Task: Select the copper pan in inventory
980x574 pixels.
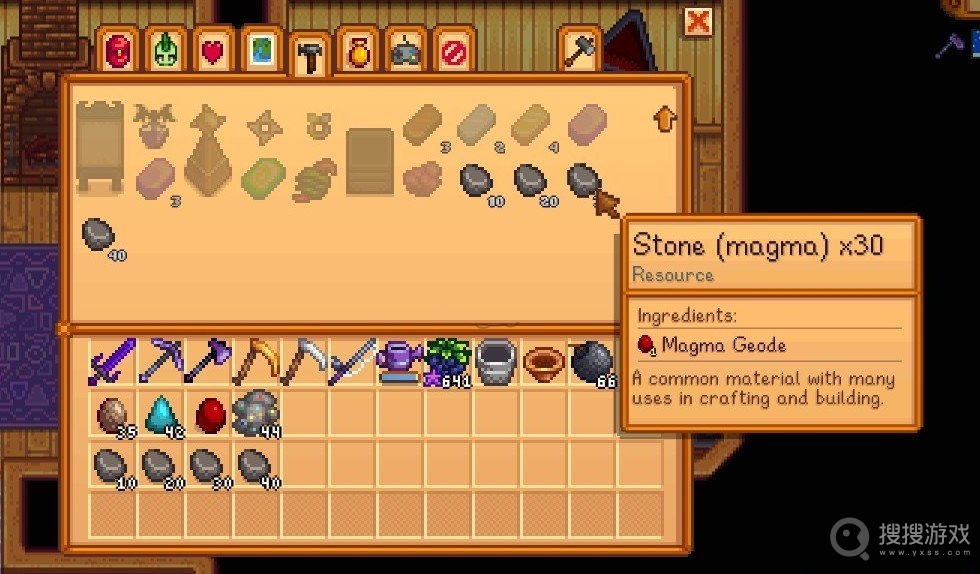Action: pos(545,361)
